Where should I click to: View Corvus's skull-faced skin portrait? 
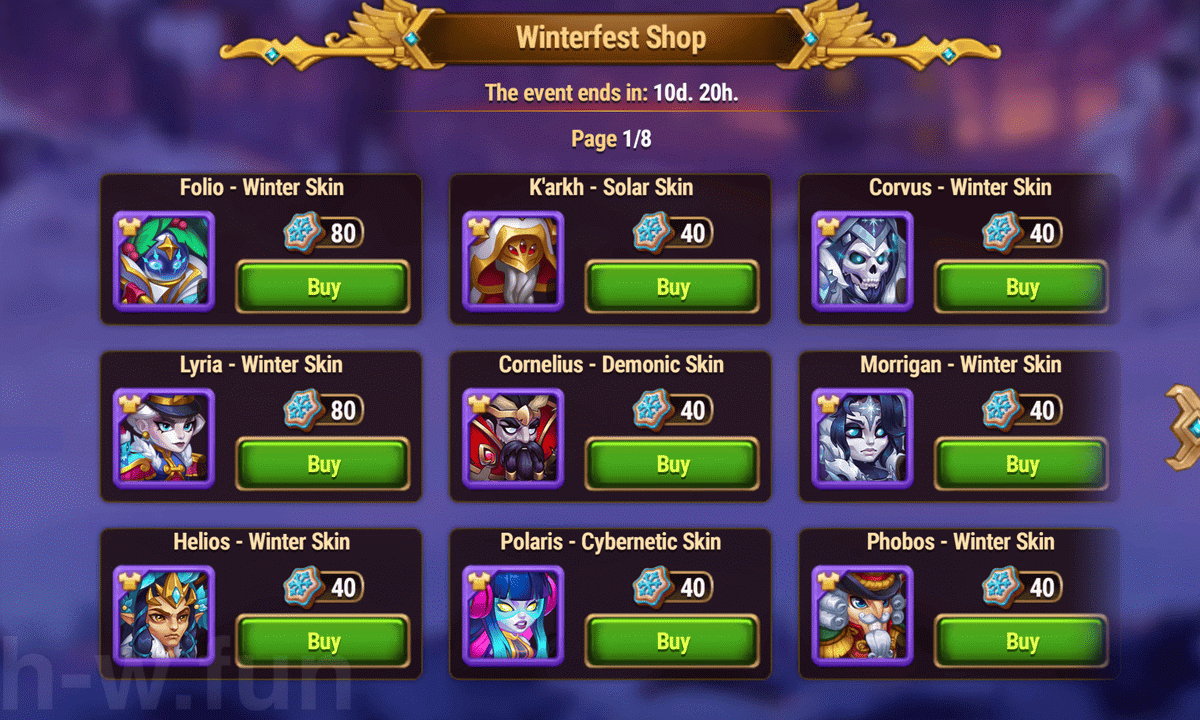(x=862, y=261)
